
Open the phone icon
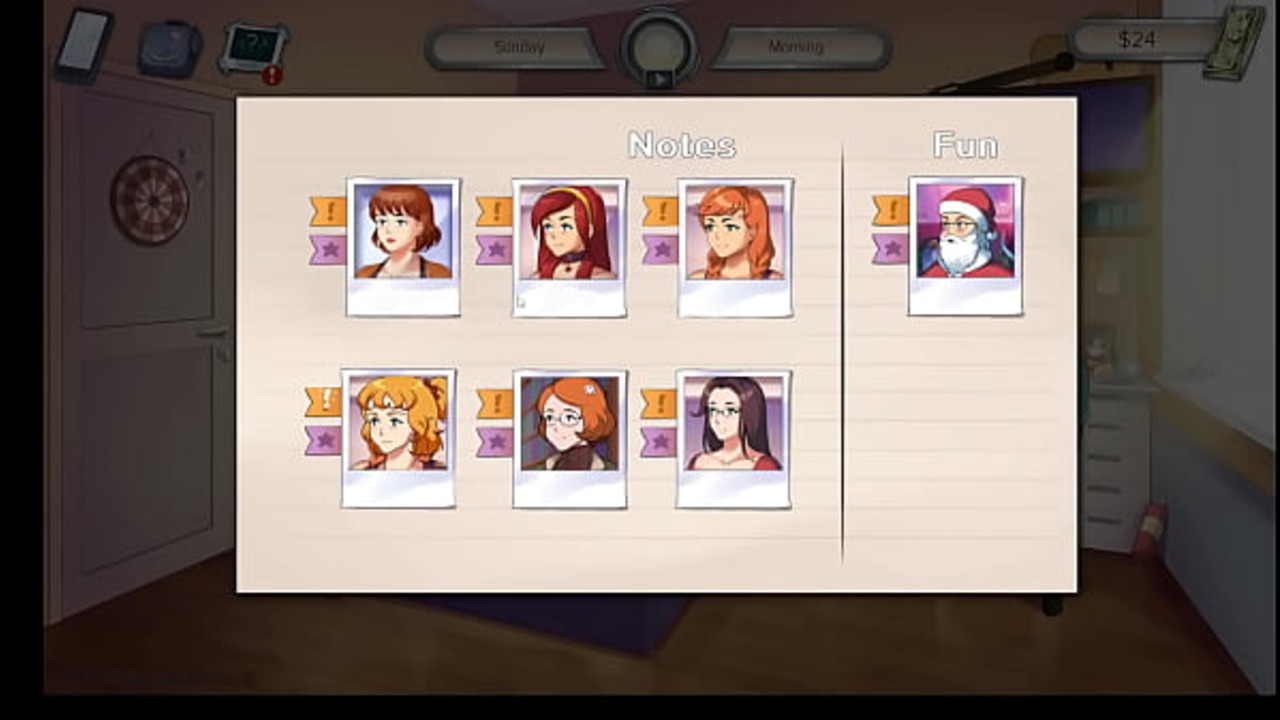pyautogui.click(x=84, y=44)
